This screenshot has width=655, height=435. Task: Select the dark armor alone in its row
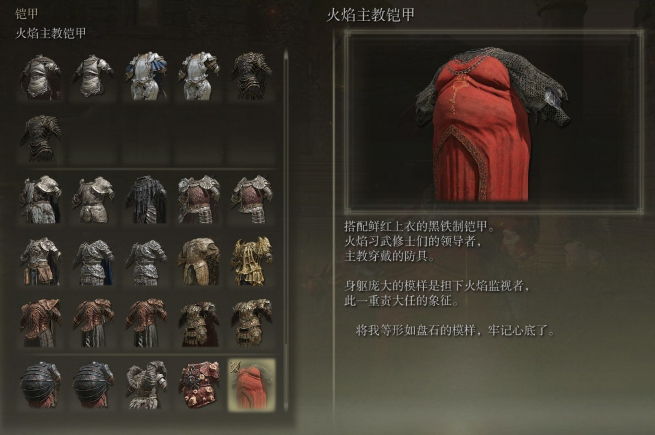click(x=40, y=136)
